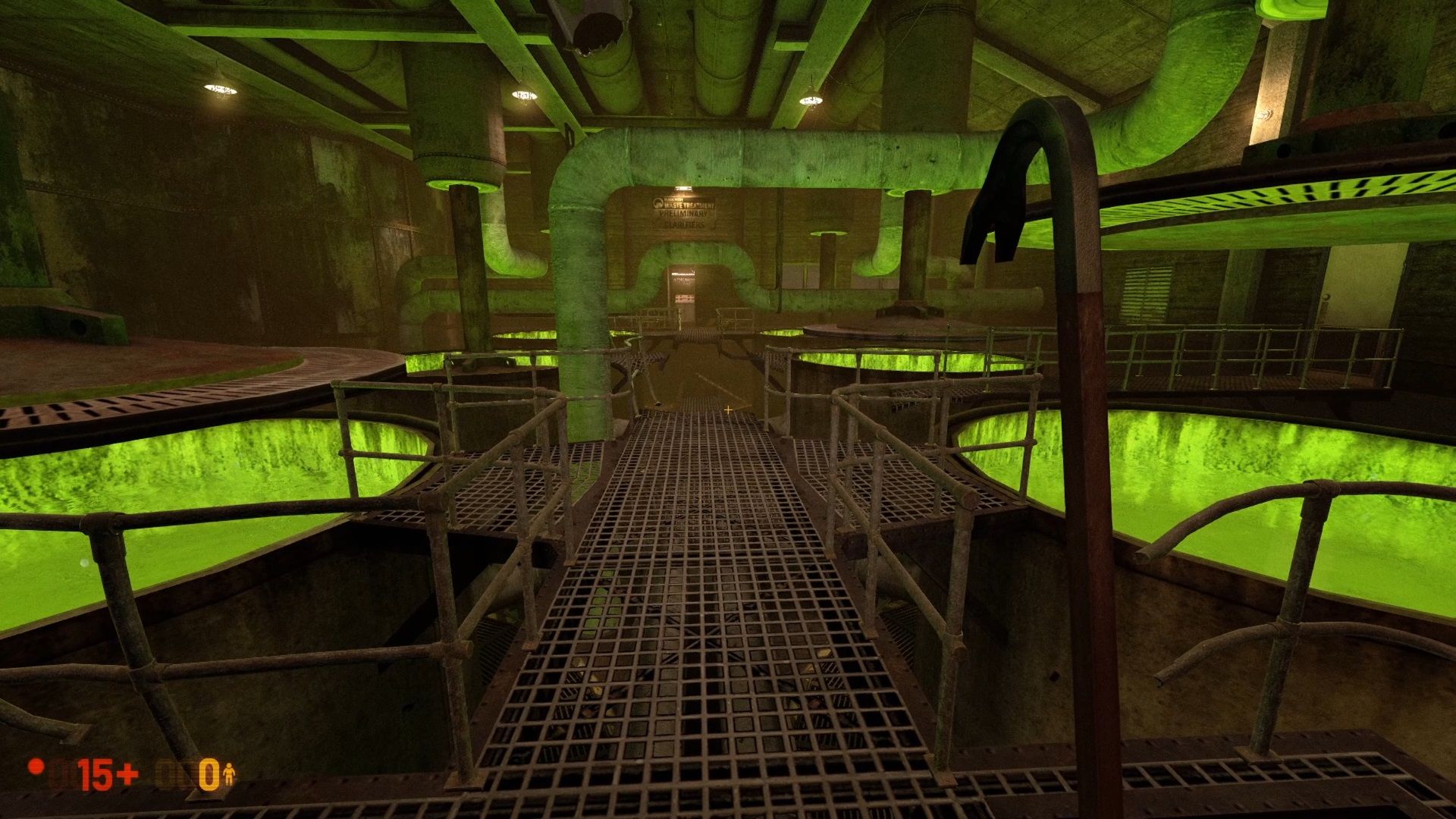
Task: Click the small sign above the far door
Action: [683, 274]
